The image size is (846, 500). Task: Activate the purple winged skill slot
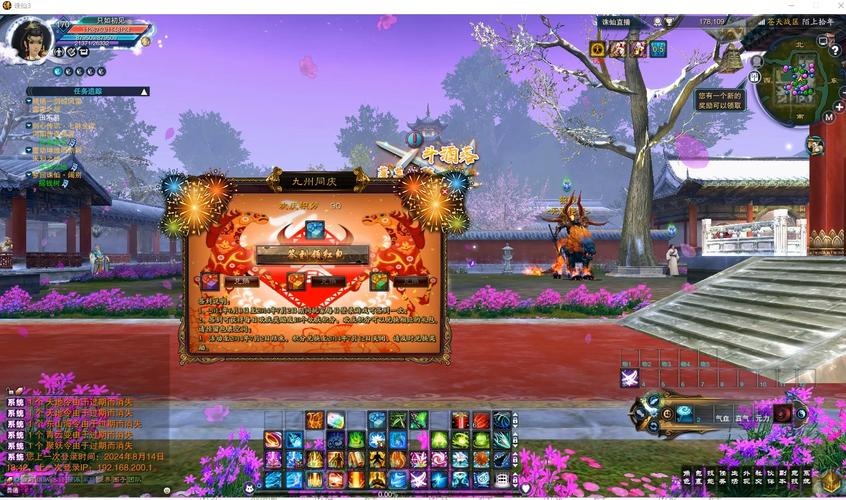click(629, 378)
